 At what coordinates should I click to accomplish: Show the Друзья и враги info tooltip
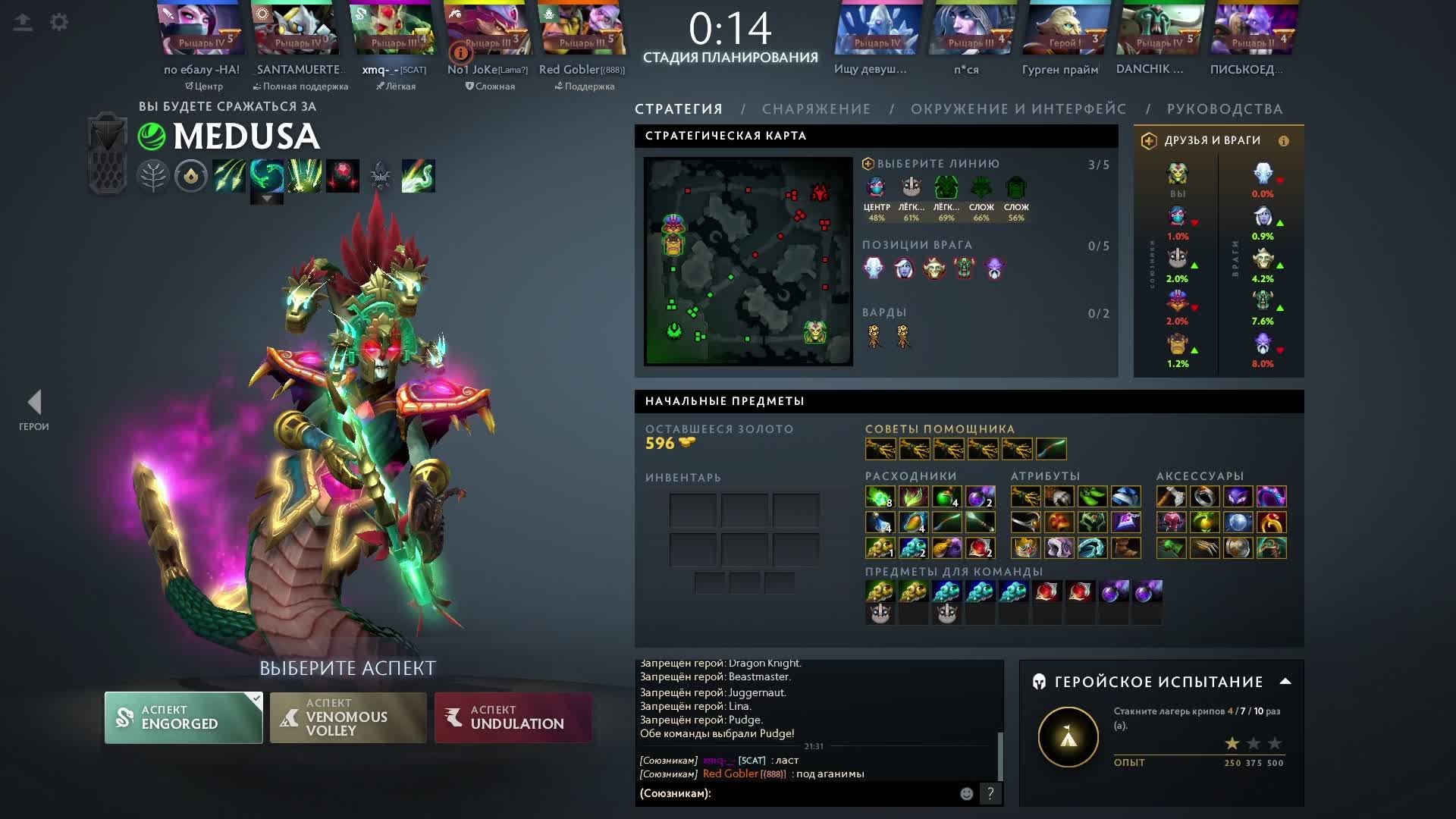pos(1284,141)
